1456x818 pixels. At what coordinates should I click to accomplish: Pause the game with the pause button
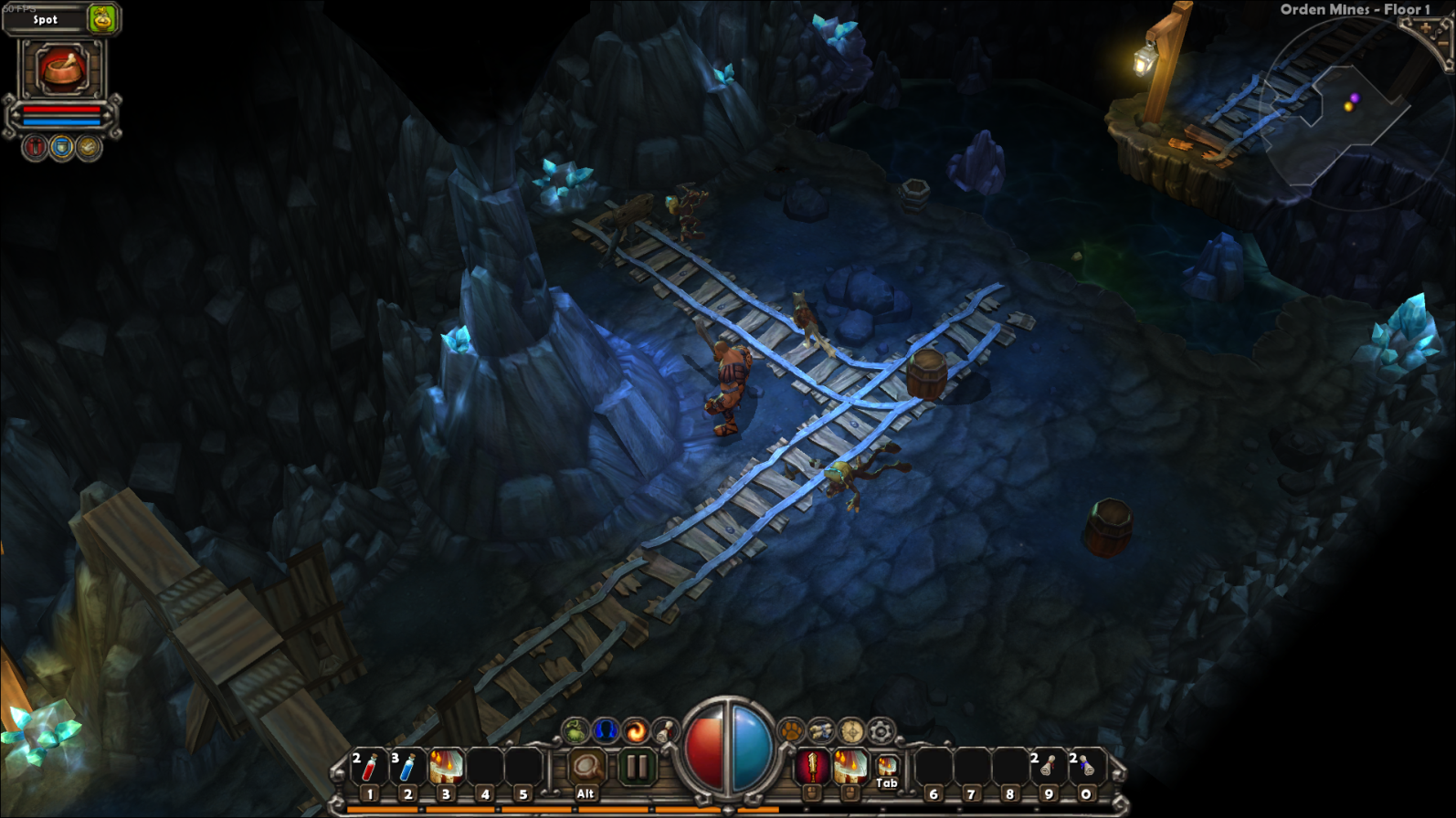pos(637,767)
